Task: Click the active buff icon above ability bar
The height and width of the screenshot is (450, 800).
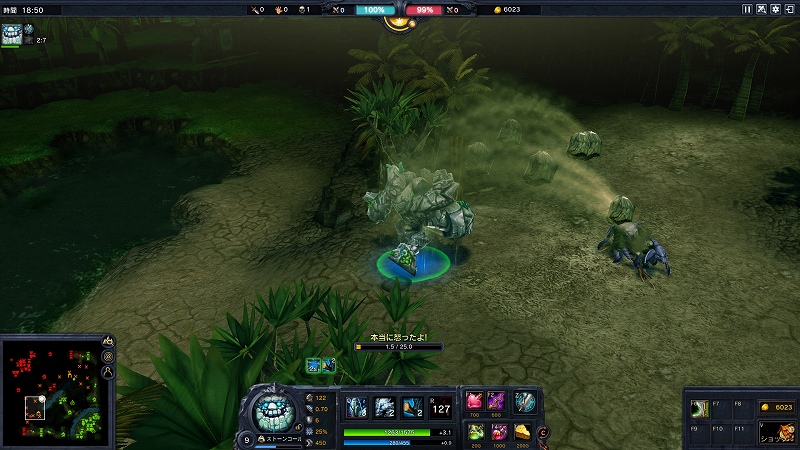Action: (x=313, y=365)
